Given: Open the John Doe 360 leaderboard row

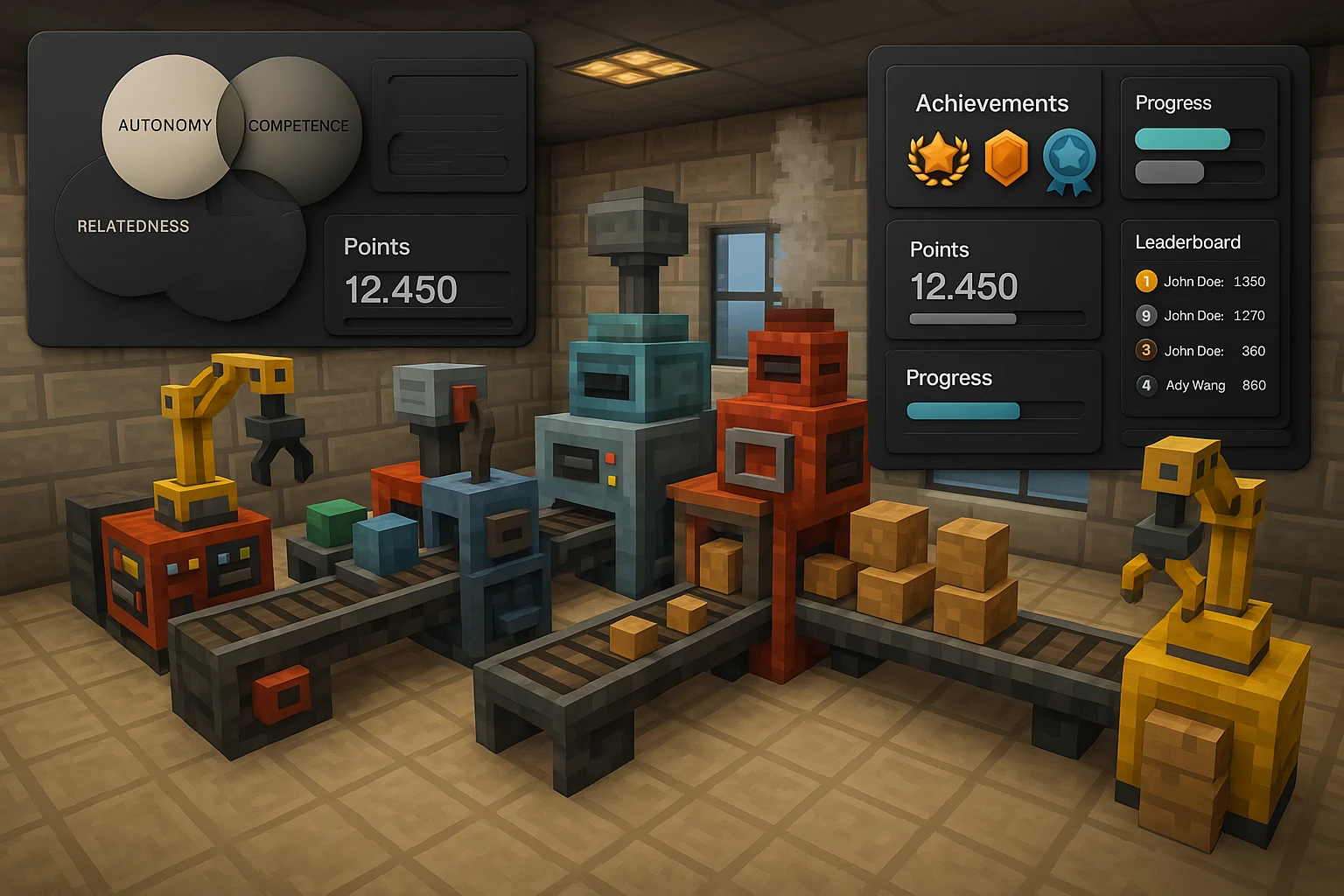Looking at the screenshot, I should coord(1200,351).
